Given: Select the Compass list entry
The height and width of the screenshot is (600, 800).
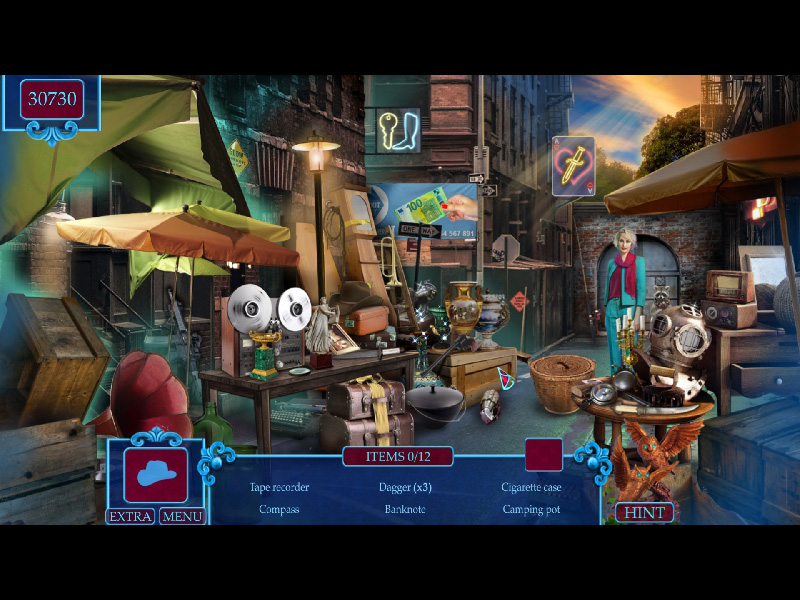Looking at the screenshot, I should (x=279, y=509).
